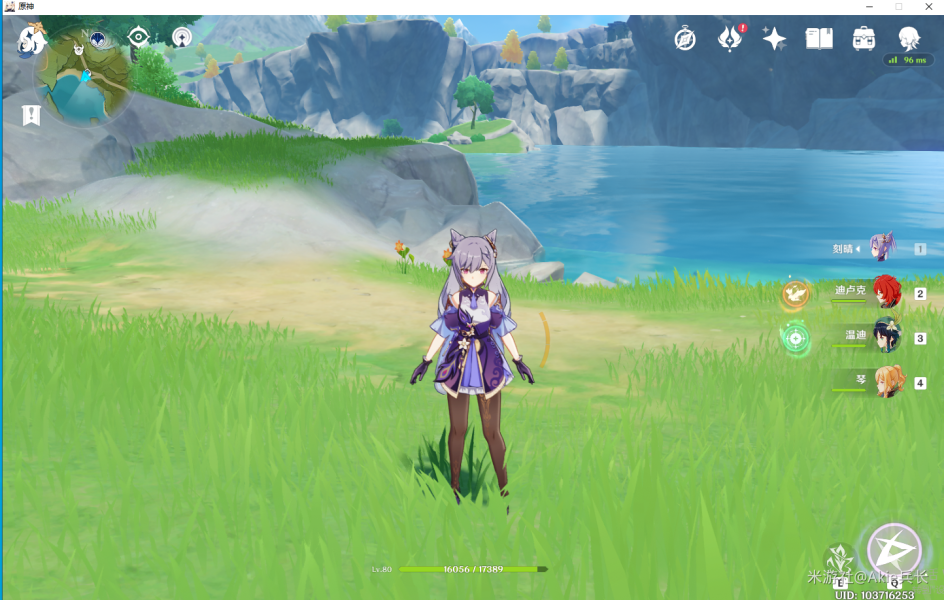The image size is (944, 600).
Task: Switch to party member 琴
Action: pos(886,381)
